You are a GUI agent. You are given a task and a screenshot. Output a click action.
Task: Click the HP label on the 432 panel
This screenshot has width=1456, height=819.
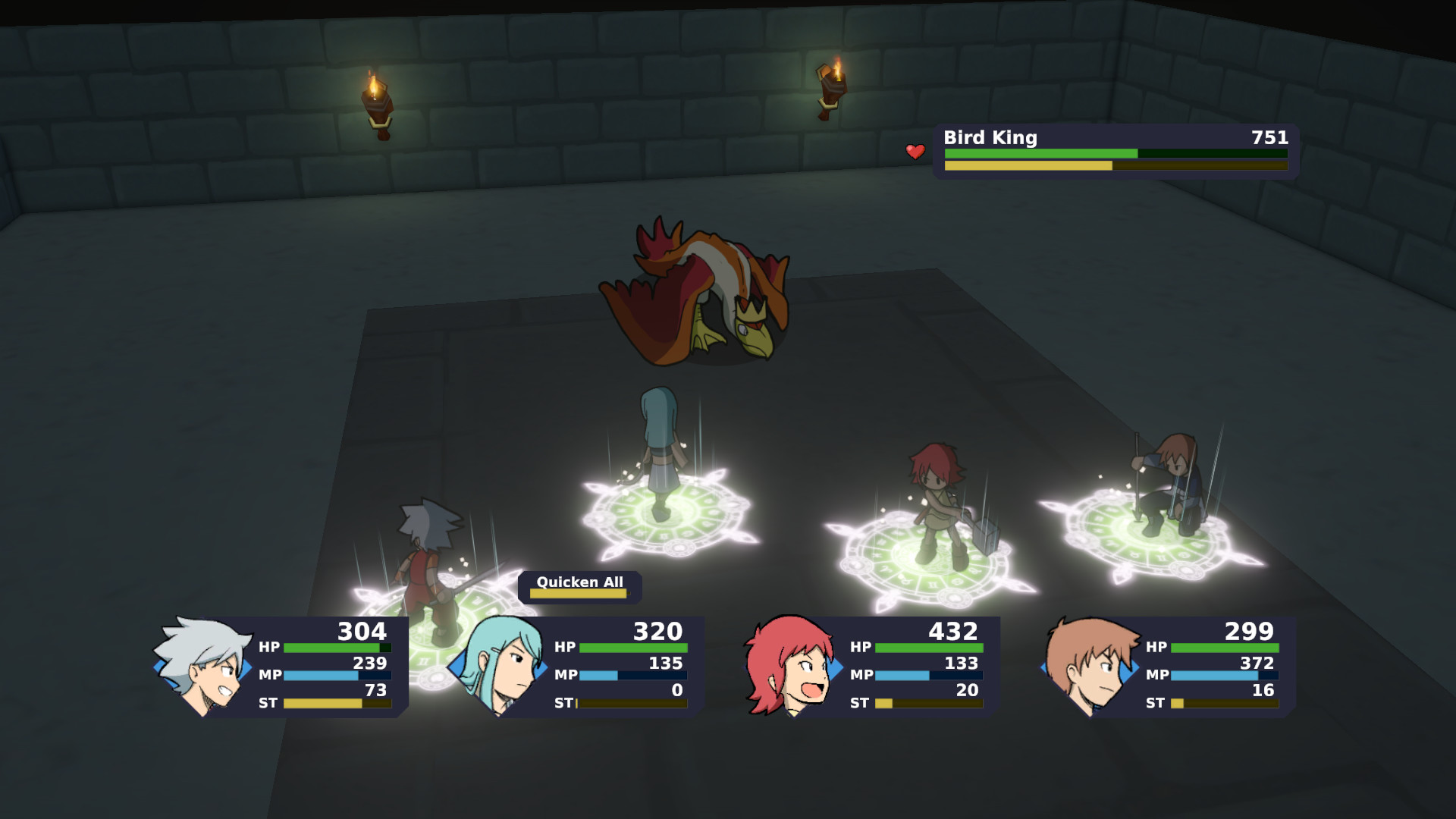[x=861, y=647]
